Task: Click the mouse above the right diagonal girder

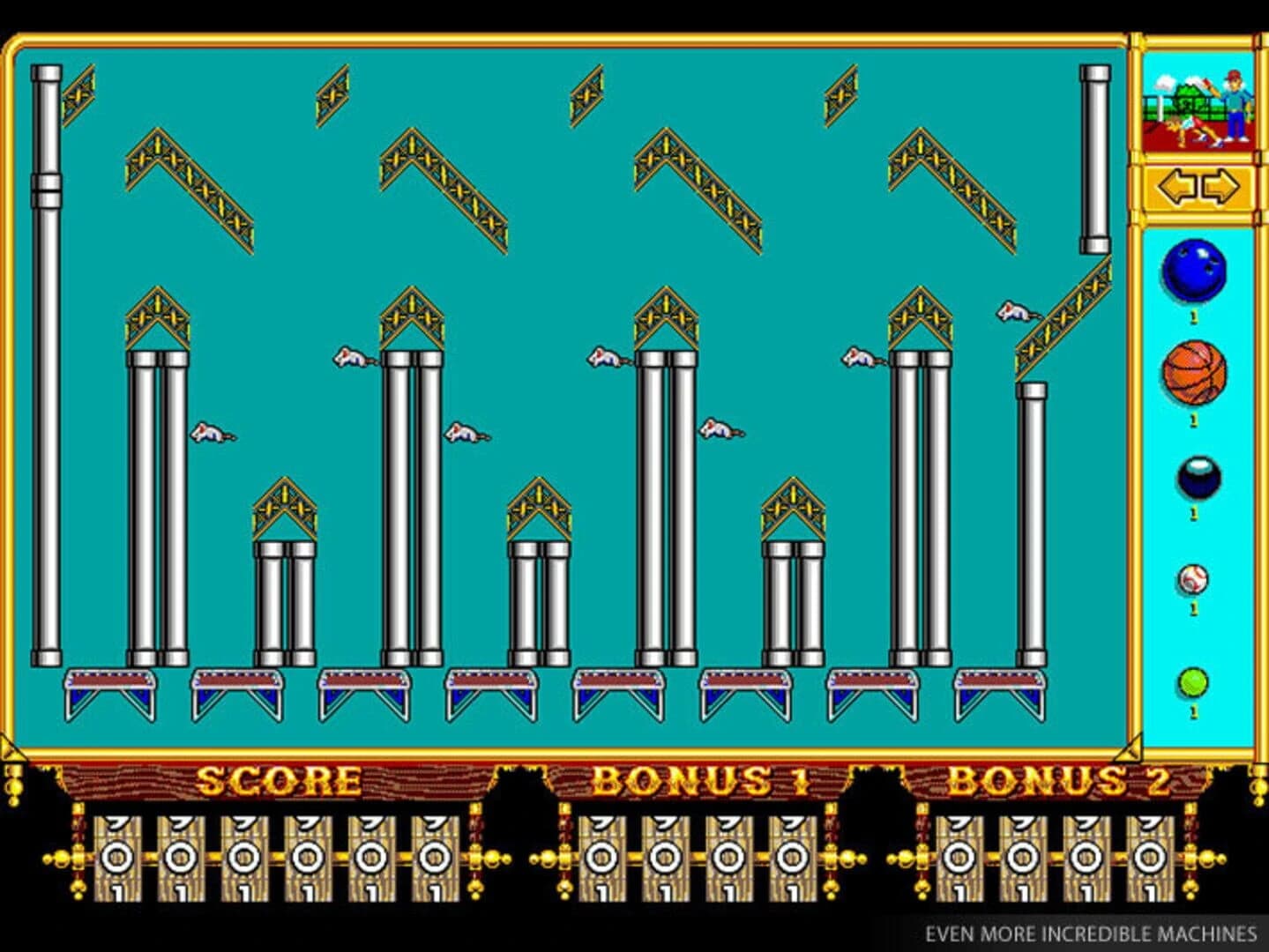Action: coord(1014,313)
